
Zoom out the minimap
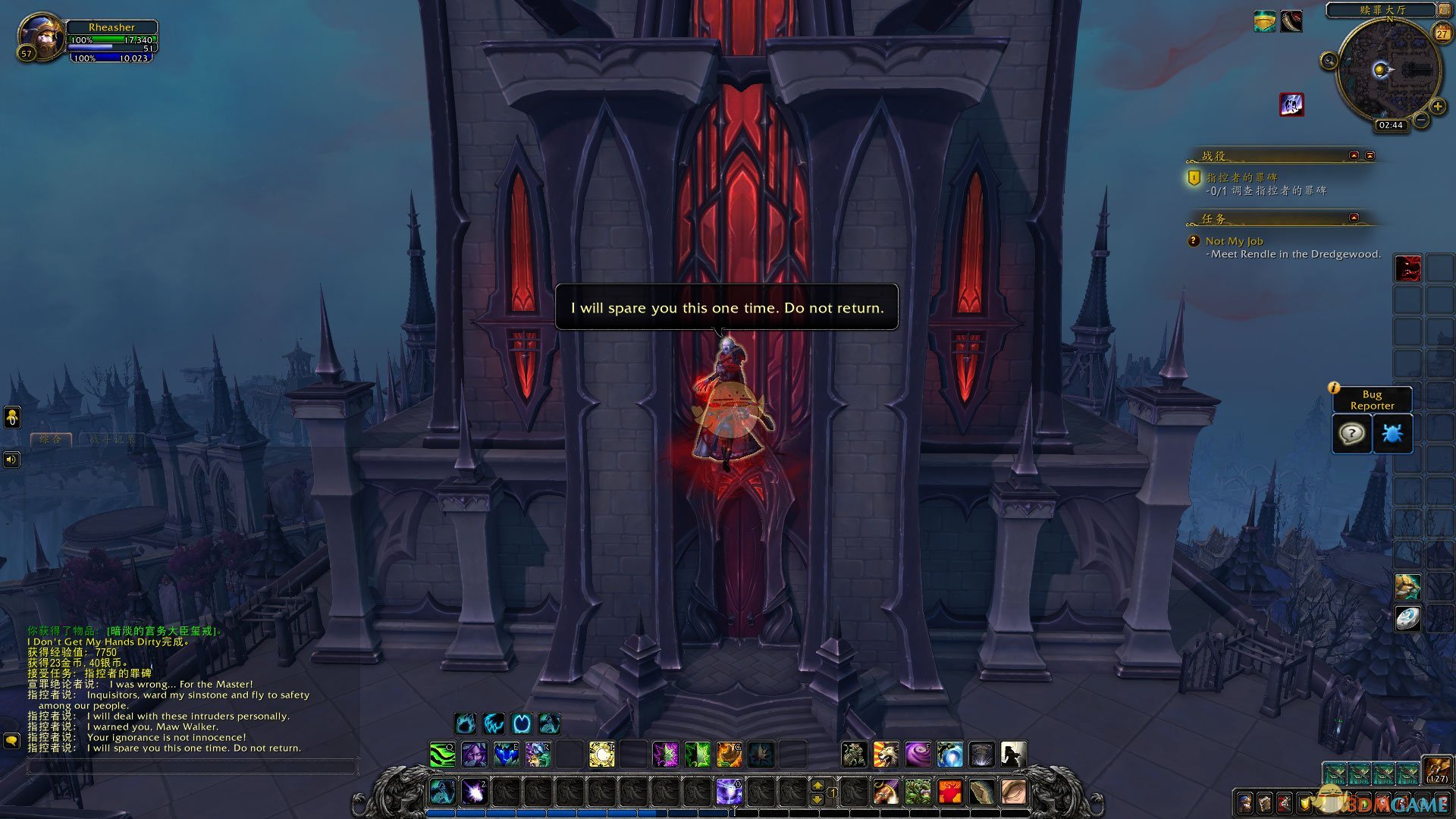coord(1421,121)
